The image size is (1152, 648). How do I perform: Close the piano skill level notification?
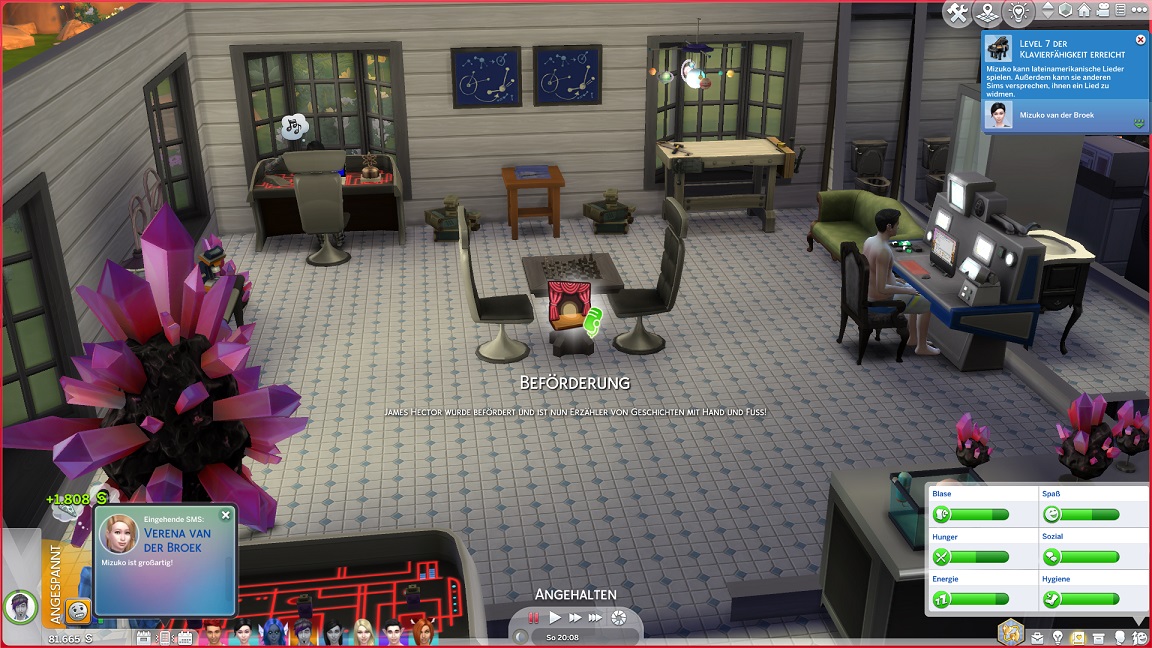[x=1141, y=40]
